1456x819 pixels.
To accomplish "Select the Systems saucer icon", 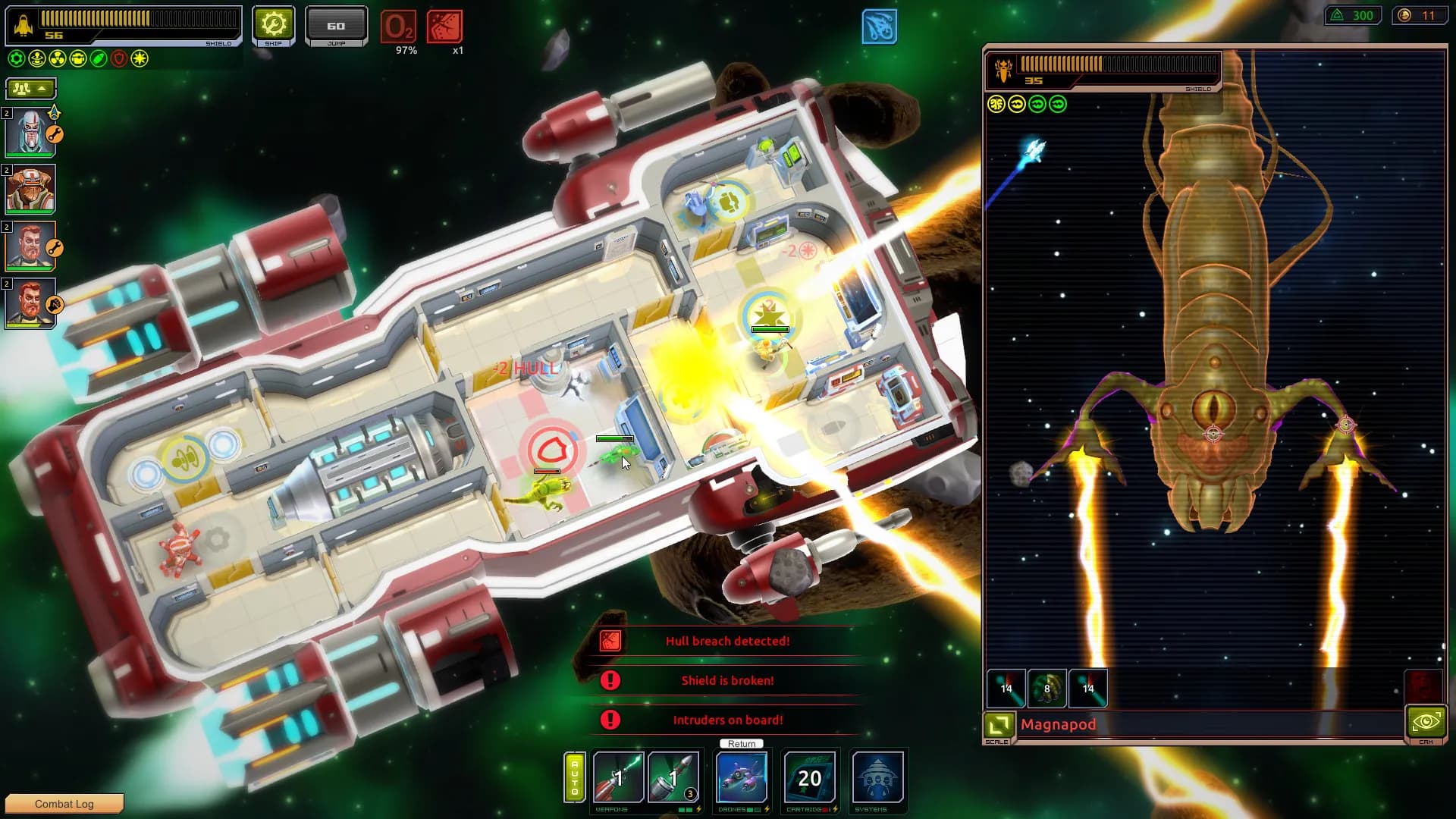I will pos(879,777).
